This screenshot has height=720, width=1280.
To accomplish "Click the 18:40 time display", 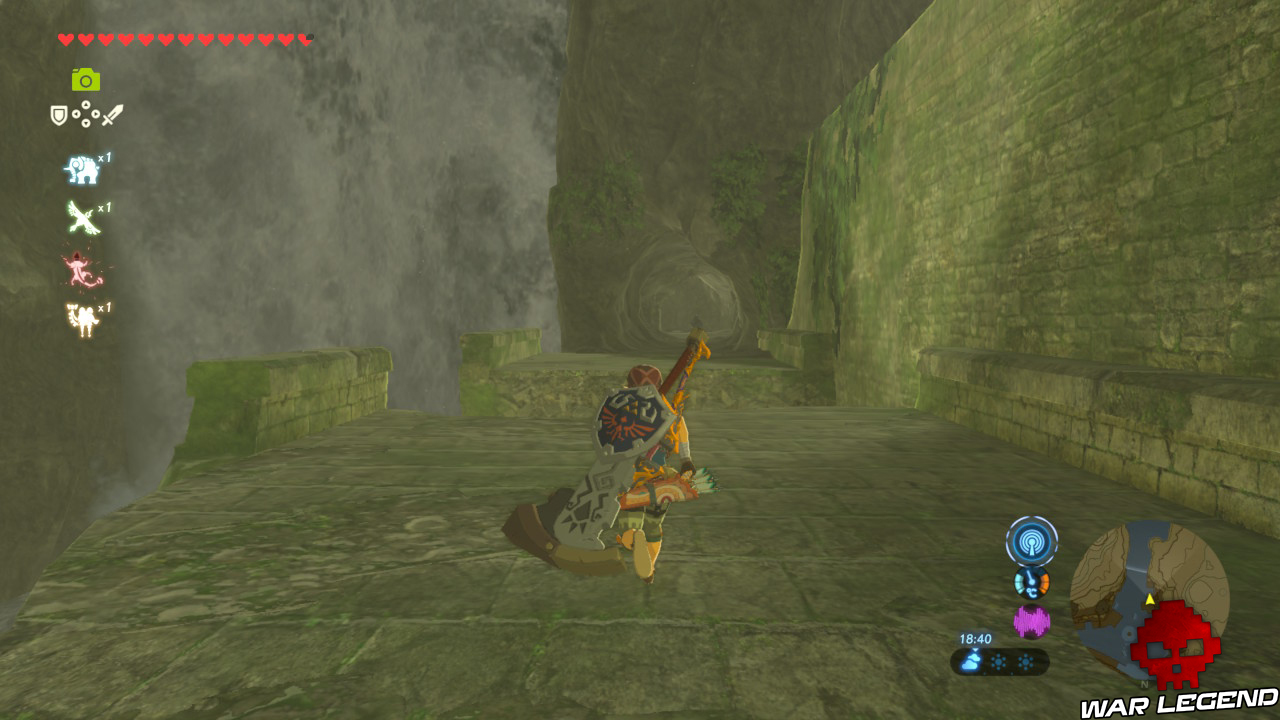I will (x=976, y=638).
